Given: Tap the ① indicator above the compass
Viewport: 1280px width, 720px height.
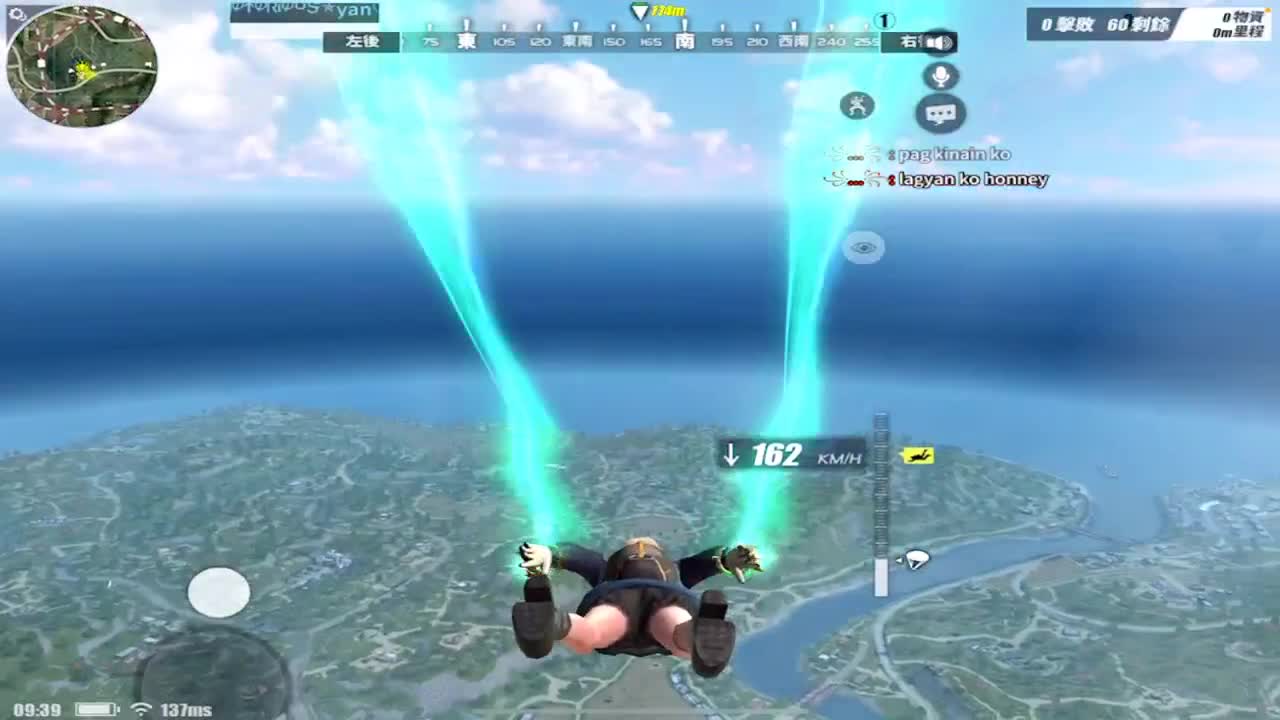Looking at the screenshot, I should (882, 18).
